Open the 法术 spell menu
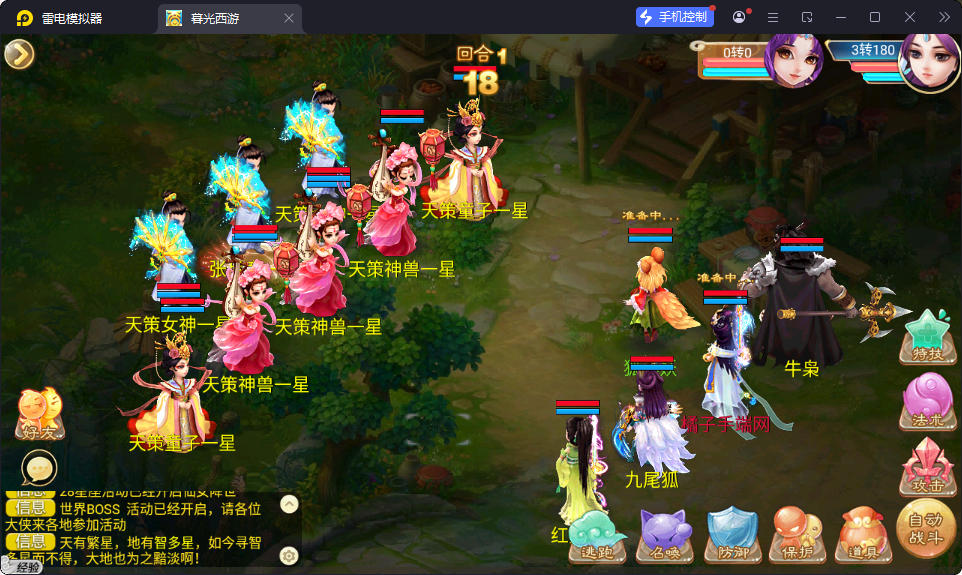Screen dimensions: 962x575 click(927, 401)
